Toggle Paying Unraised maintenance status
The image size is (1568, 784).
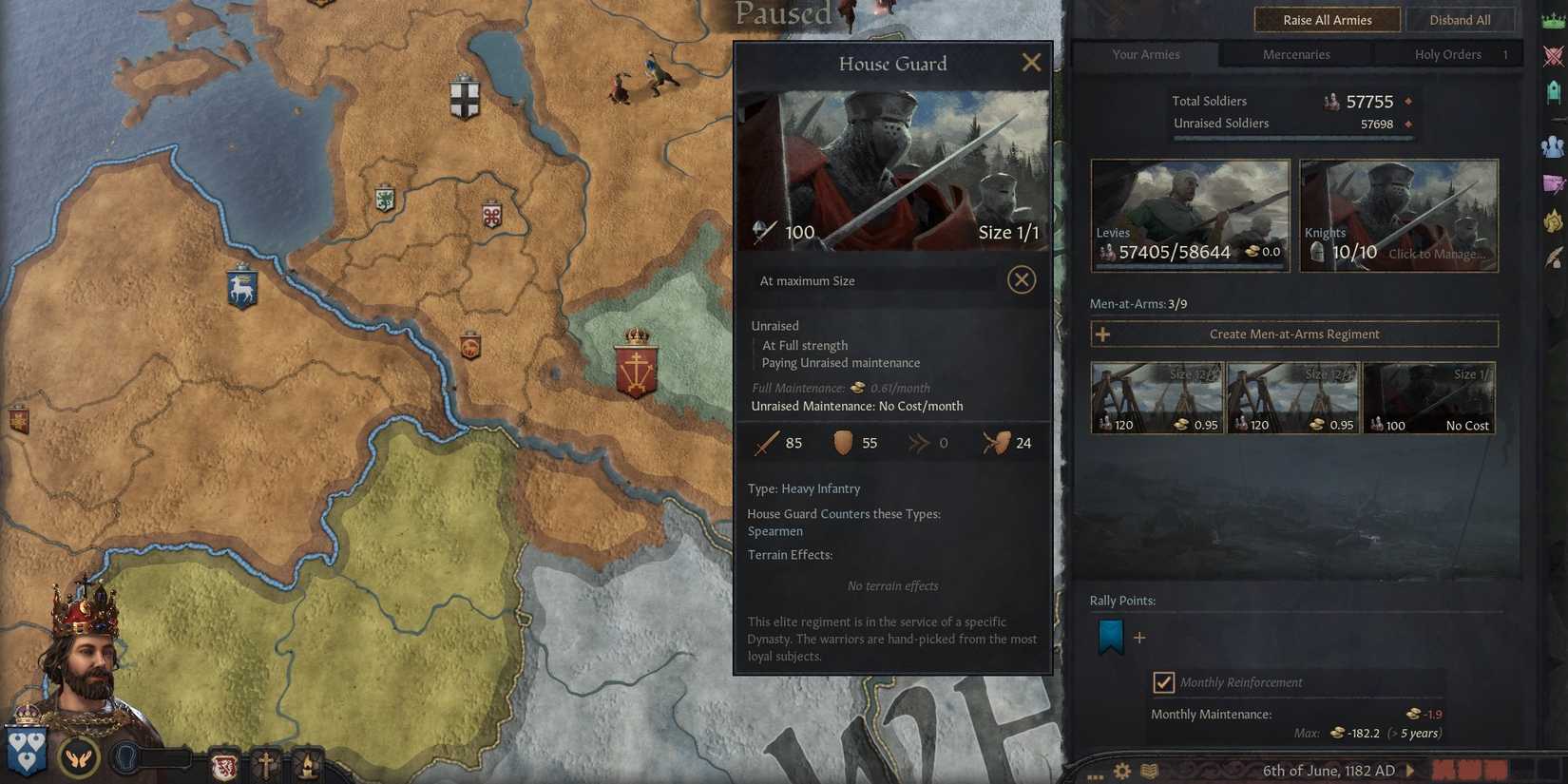(x=841, y=362)
